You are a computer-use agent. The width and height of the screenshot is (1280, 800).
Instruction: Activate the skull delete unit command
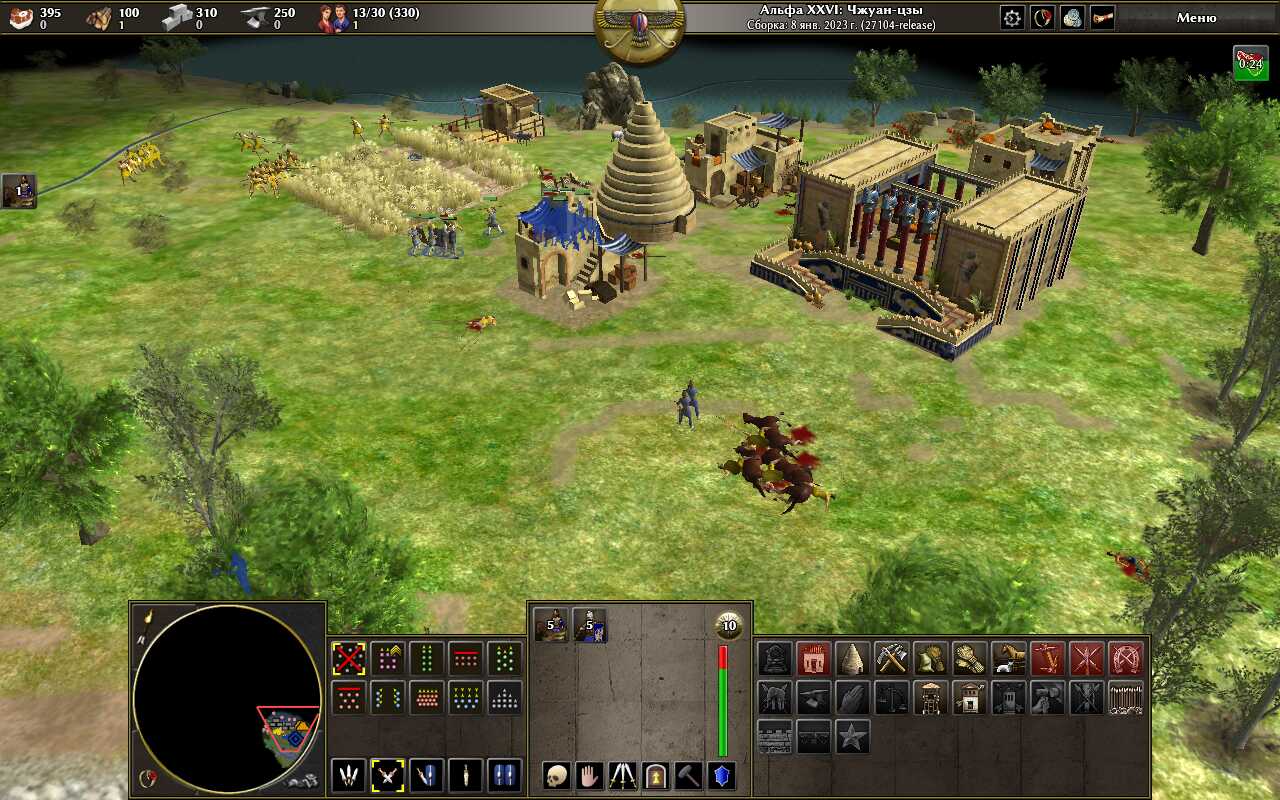(557, 775)
